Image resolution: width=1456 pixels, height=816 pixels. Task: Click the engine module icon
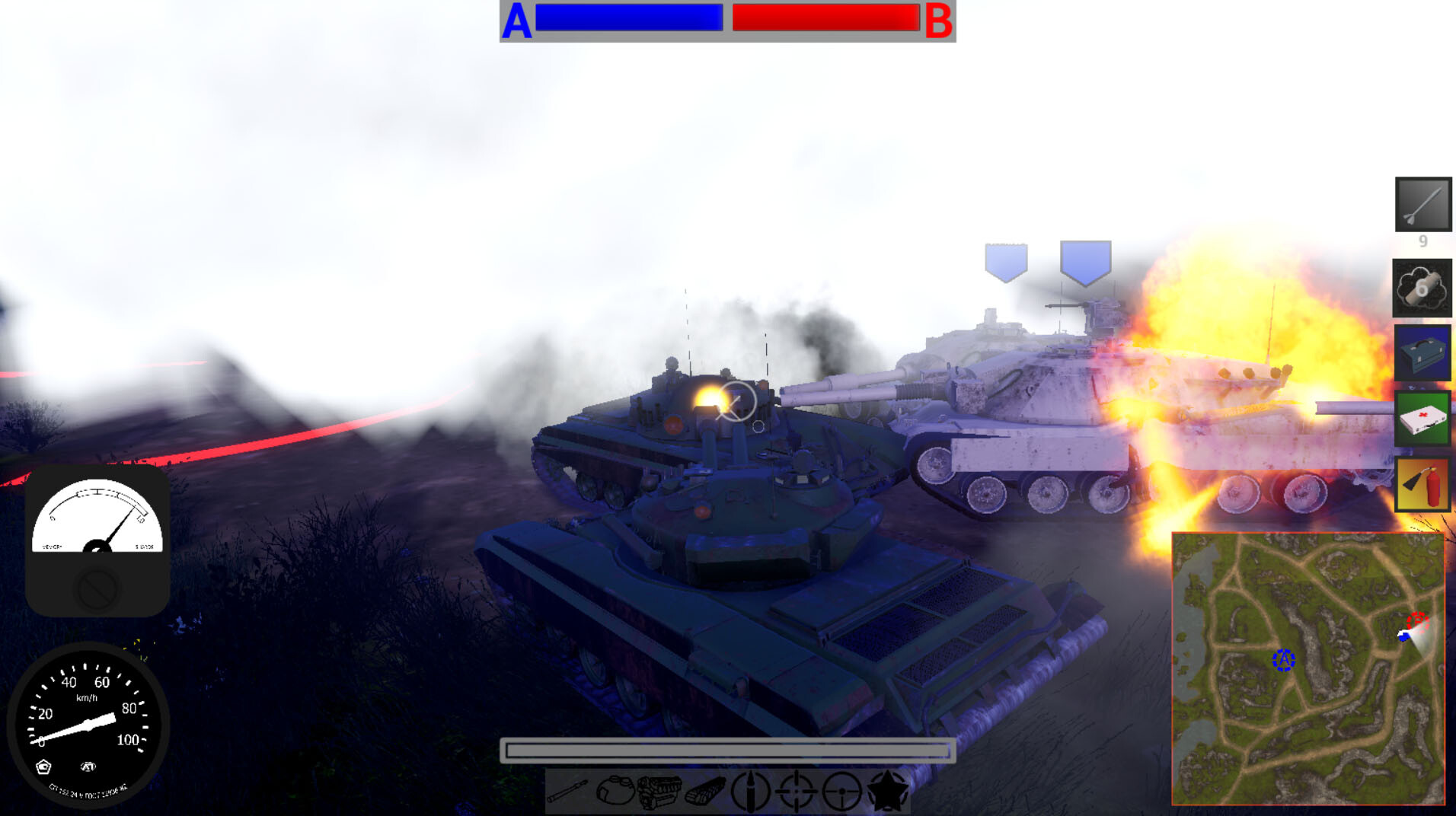pos(661,789)
